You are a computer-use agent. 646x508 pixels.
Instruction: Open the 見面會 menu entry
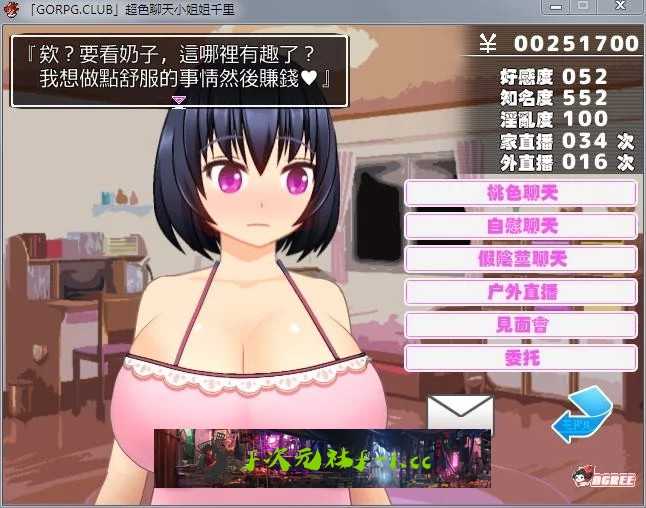click(x=521, y=325)
